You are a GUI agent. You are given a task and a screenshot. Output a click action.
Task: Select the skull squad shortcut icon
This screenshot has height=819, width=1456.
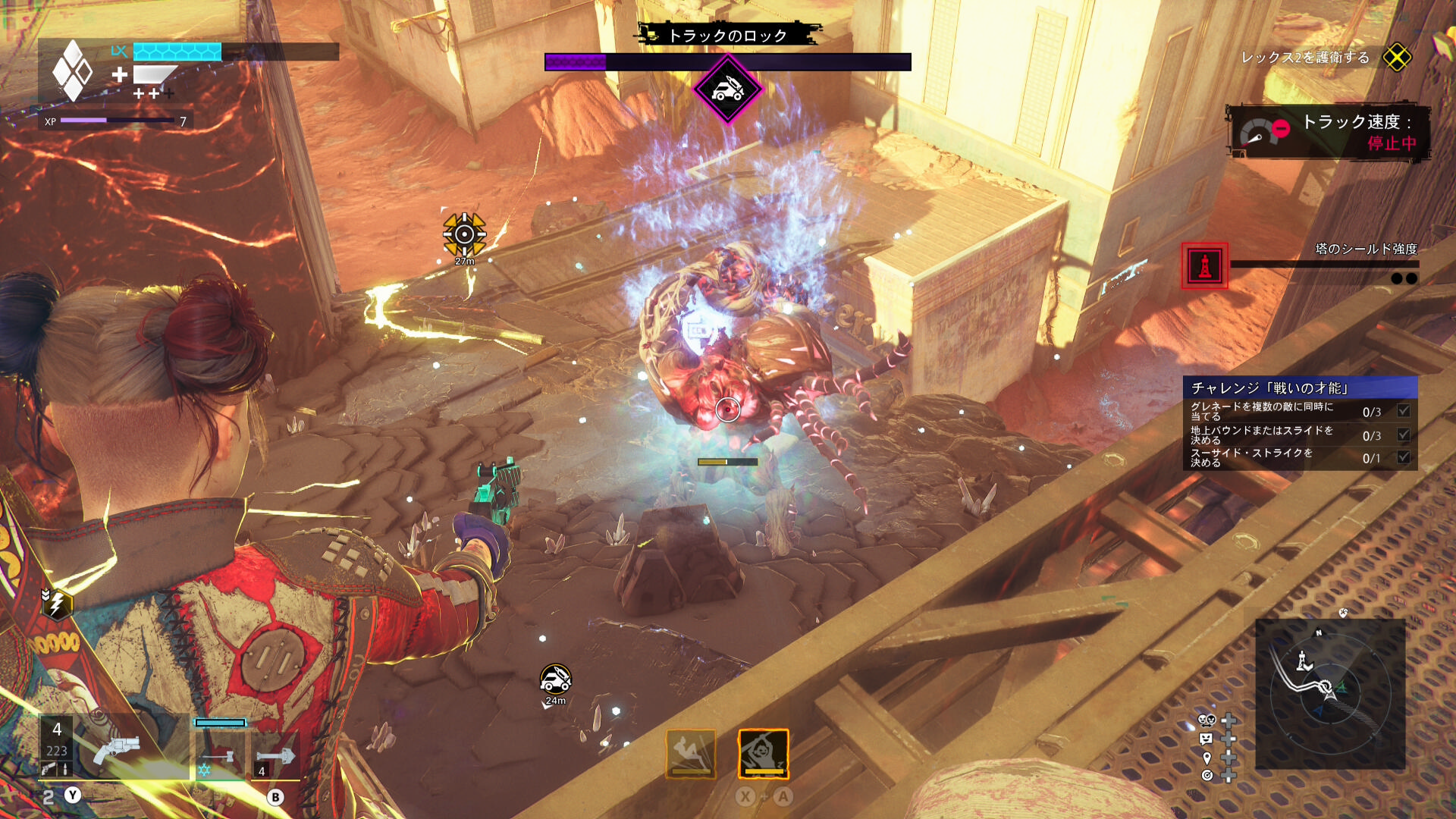click(x=1207, y=720)
